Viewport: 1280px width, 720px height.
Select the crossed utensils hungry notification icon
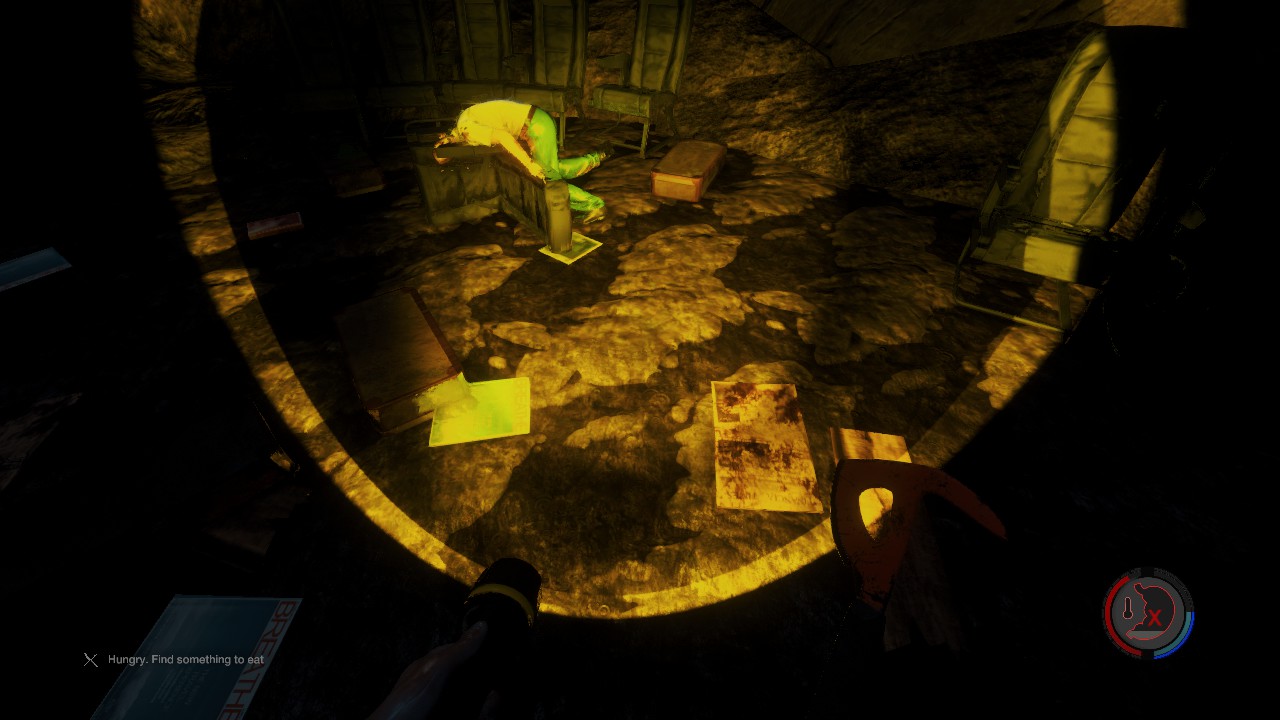click(91, 660)
